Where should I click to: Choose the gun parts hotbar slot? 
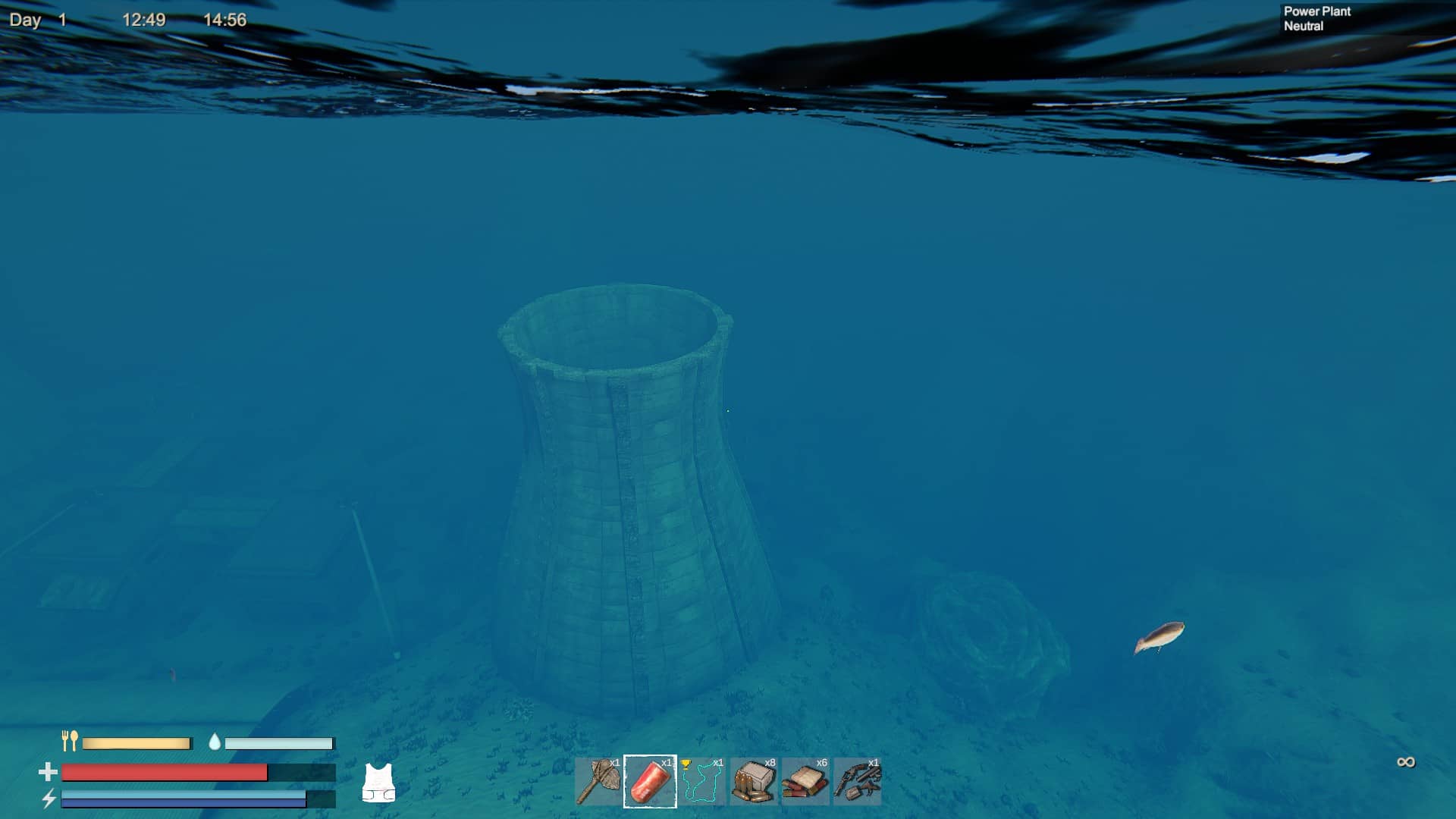point(858,781)
